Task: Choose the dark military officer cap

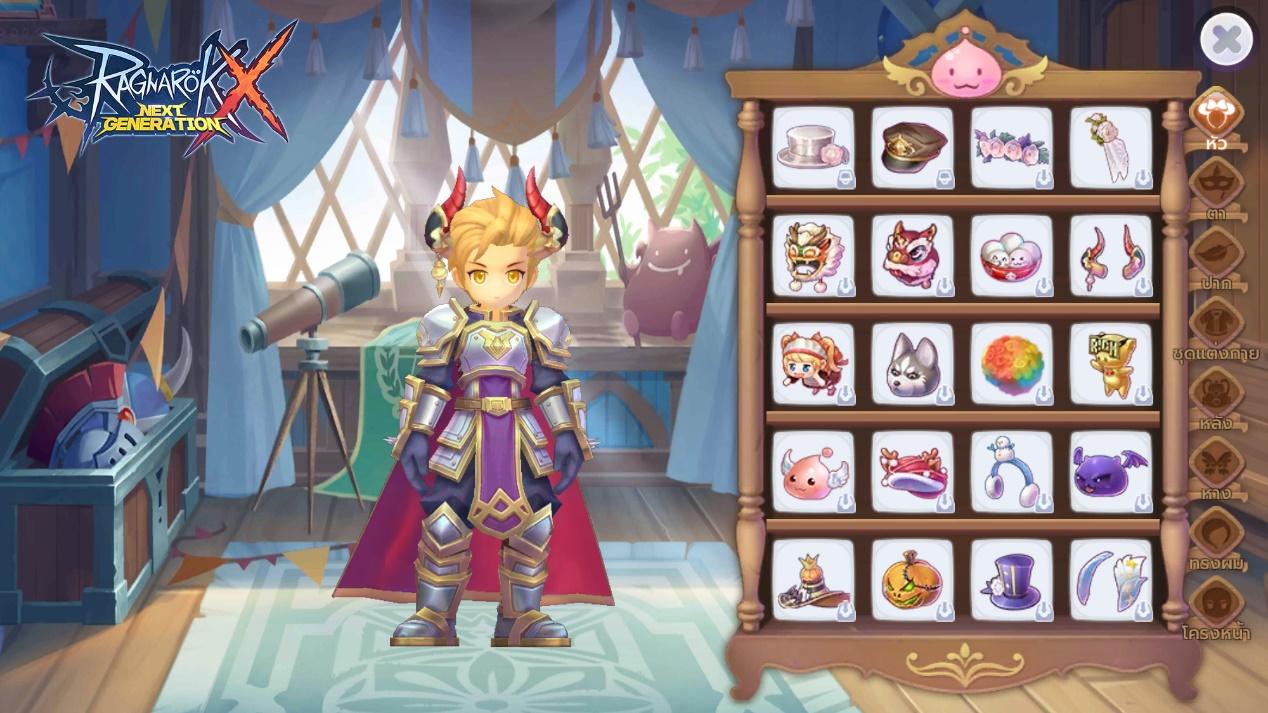Action: 912,148
